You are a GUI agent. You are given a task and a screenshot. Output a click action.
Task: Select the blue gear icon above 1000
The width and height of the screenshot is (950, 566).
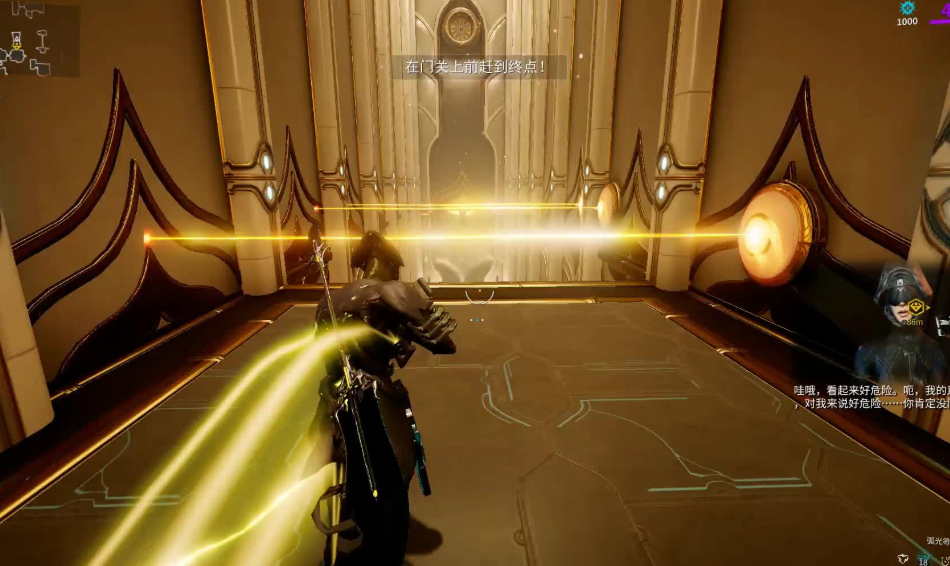[x=907, y=8]
